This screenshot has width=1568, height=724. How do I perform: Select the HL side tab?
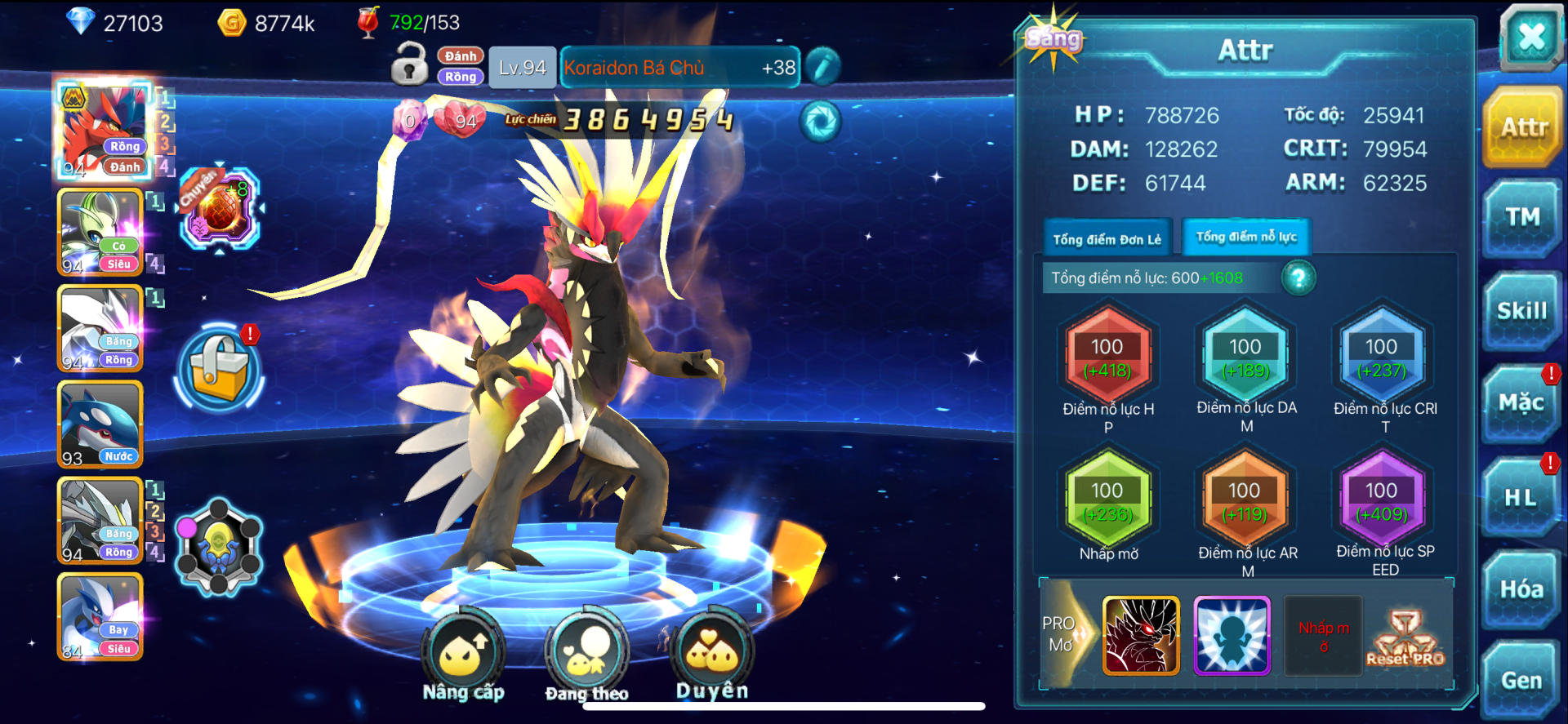click(x=1521, y=497)
